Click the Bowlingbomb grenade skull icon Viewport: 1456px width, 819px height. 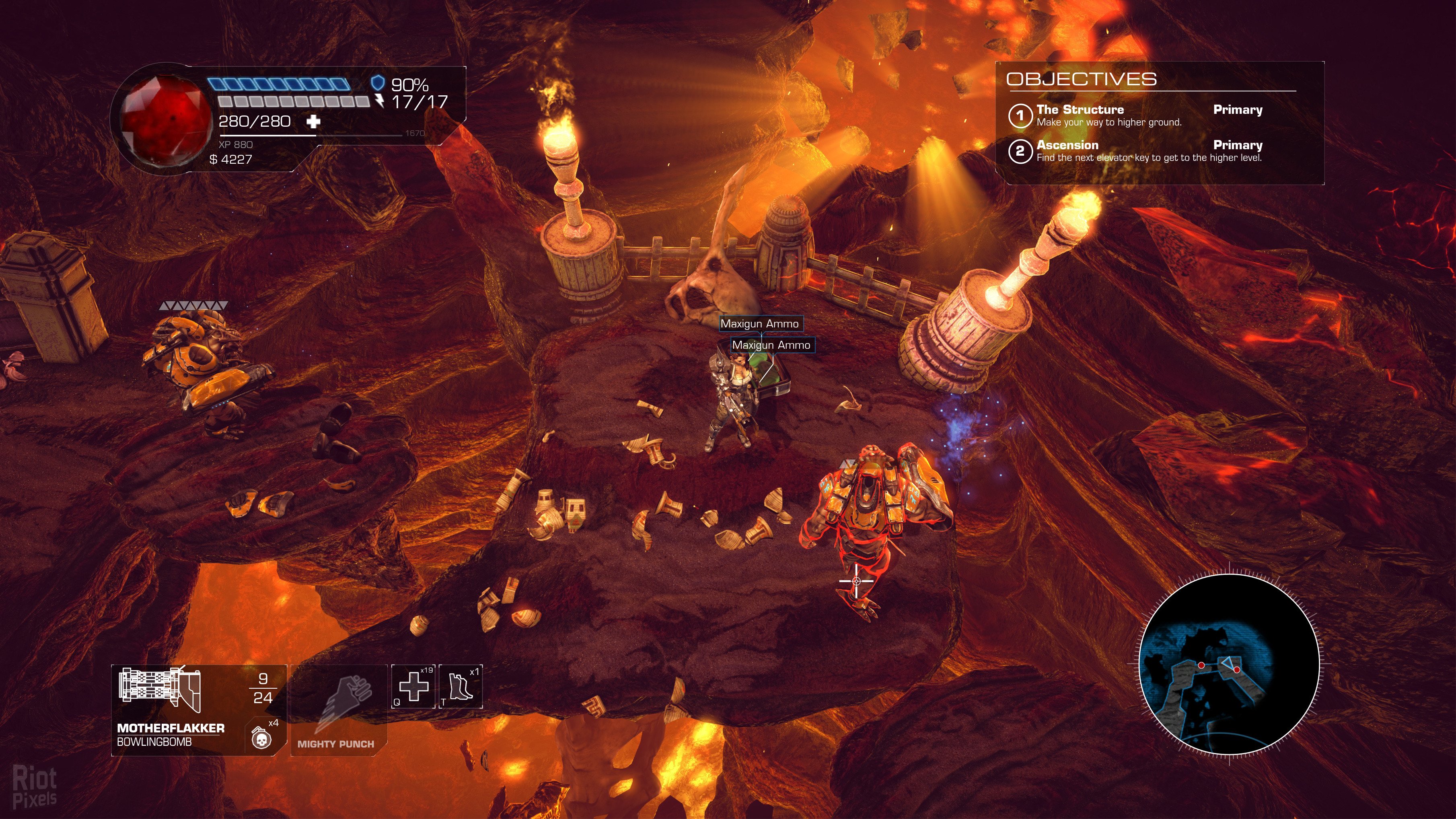[261, 738]
